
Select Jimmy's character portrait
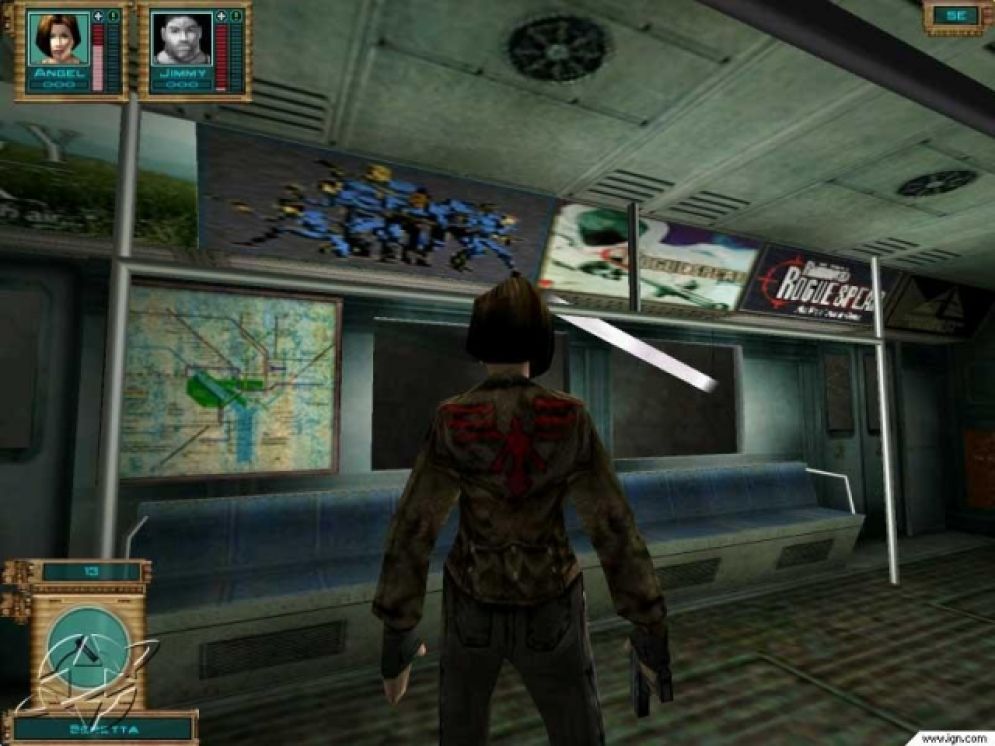coord(181,38)
